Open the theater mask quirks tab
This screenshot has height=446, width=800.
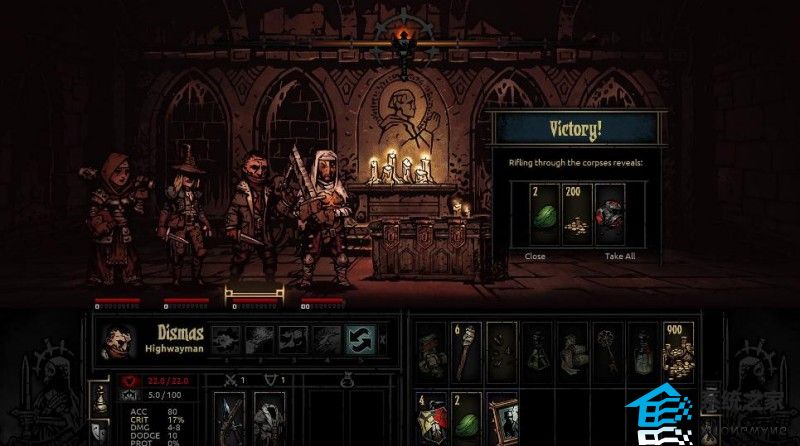tap(100, 430)
